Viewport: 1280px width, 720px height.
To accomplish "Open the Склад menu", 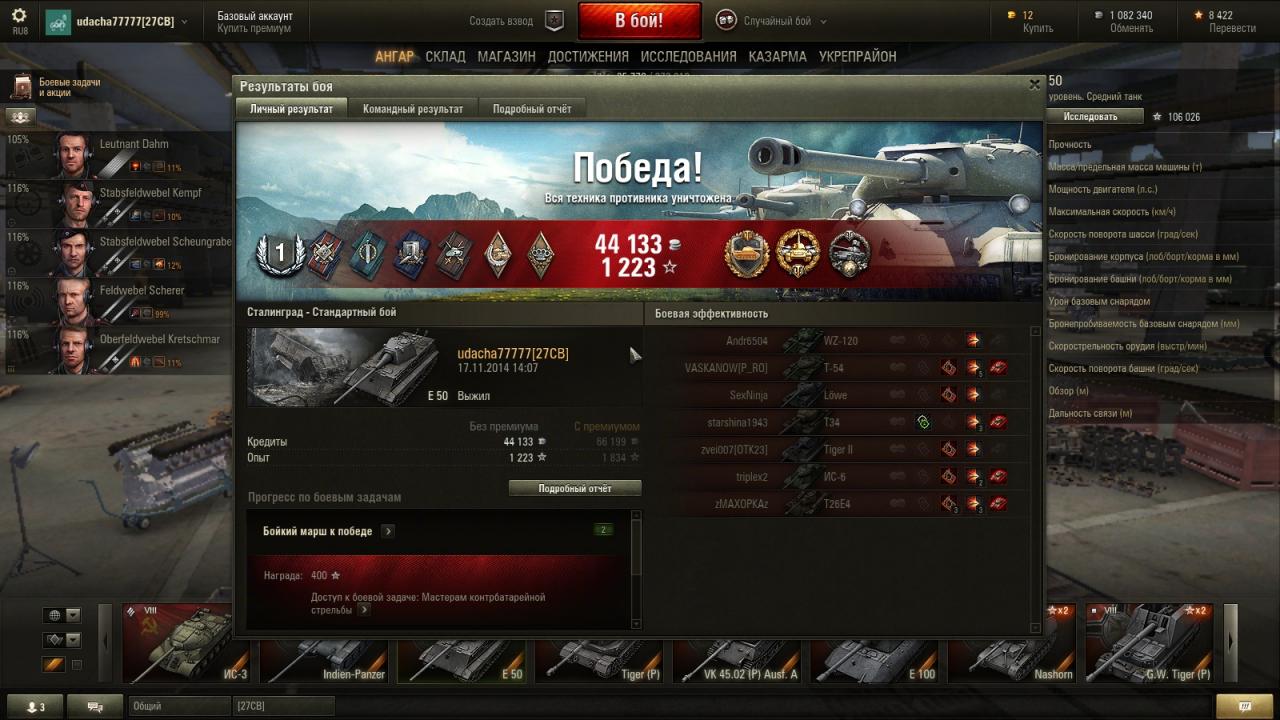I will pyautogui.click(x=445, y=57).
